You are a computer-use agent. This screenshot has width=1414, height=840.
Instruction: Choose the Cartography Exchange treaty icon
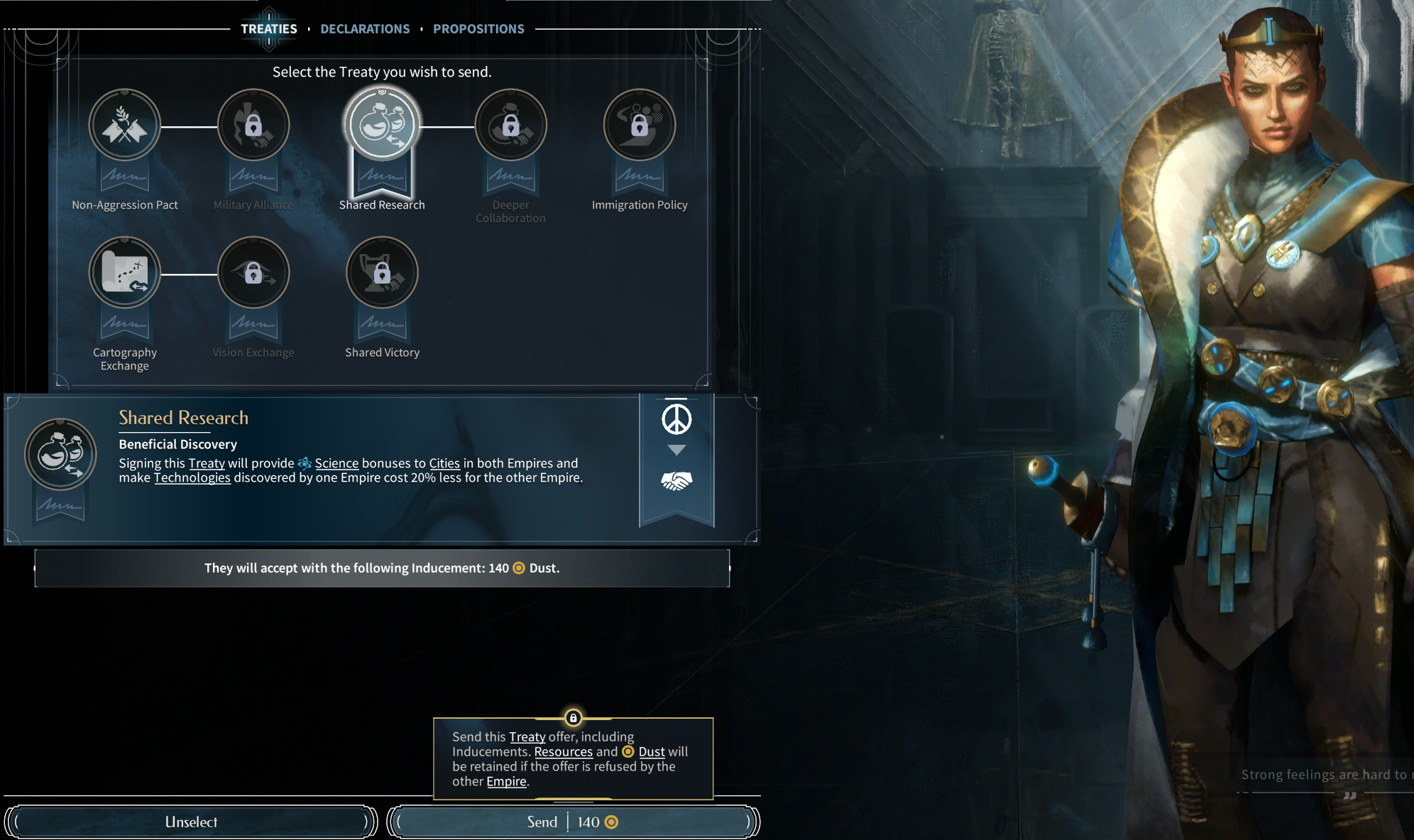tap(124, 272)
